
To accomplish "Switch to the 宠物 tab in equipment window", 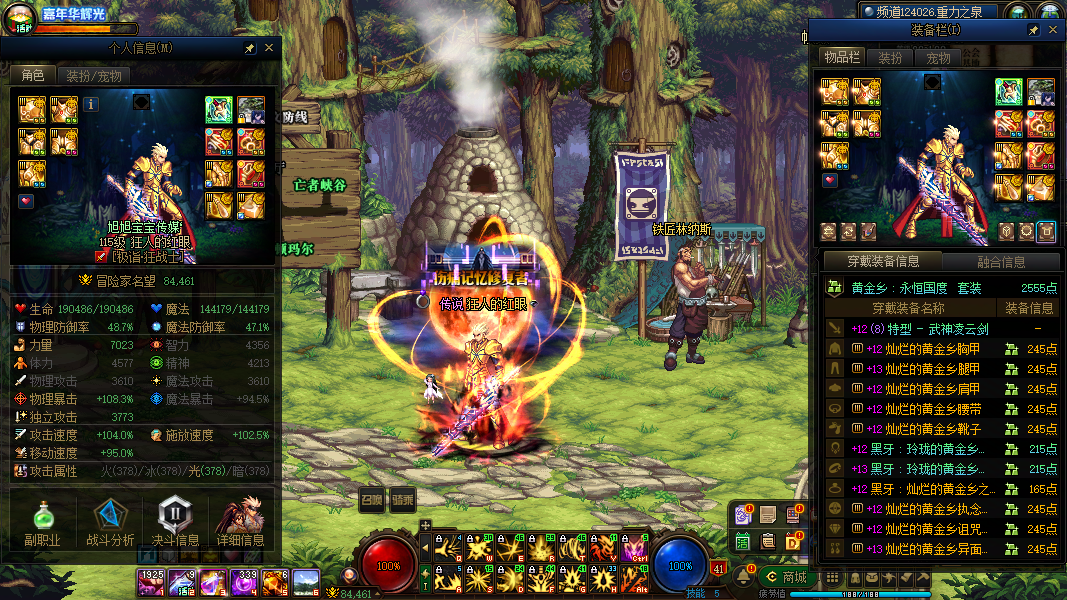I will pos(938,58).
